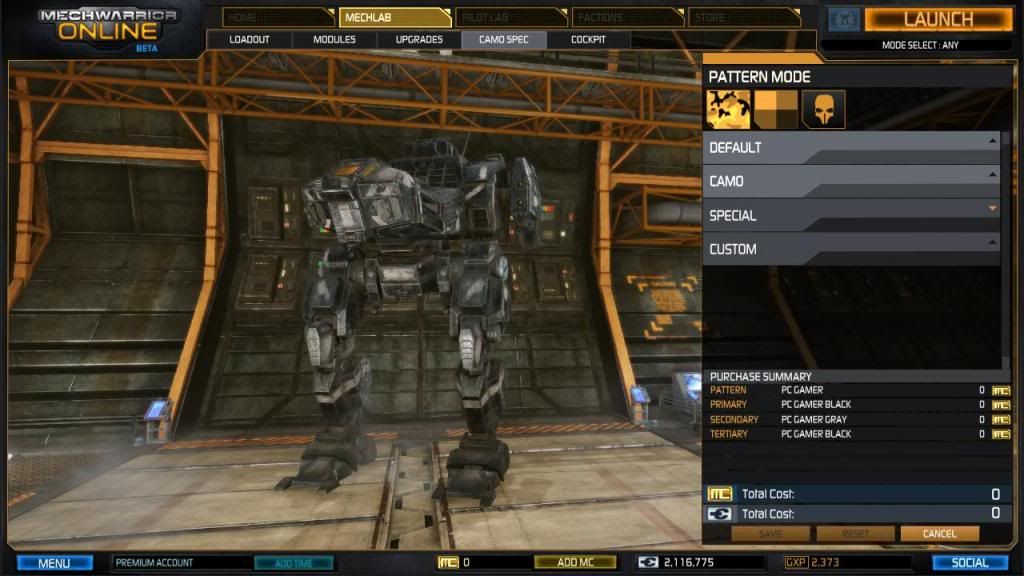The image size is (1024, 576).
Task: Expand the Default pattern category
Action: click(x=850, y=147)
